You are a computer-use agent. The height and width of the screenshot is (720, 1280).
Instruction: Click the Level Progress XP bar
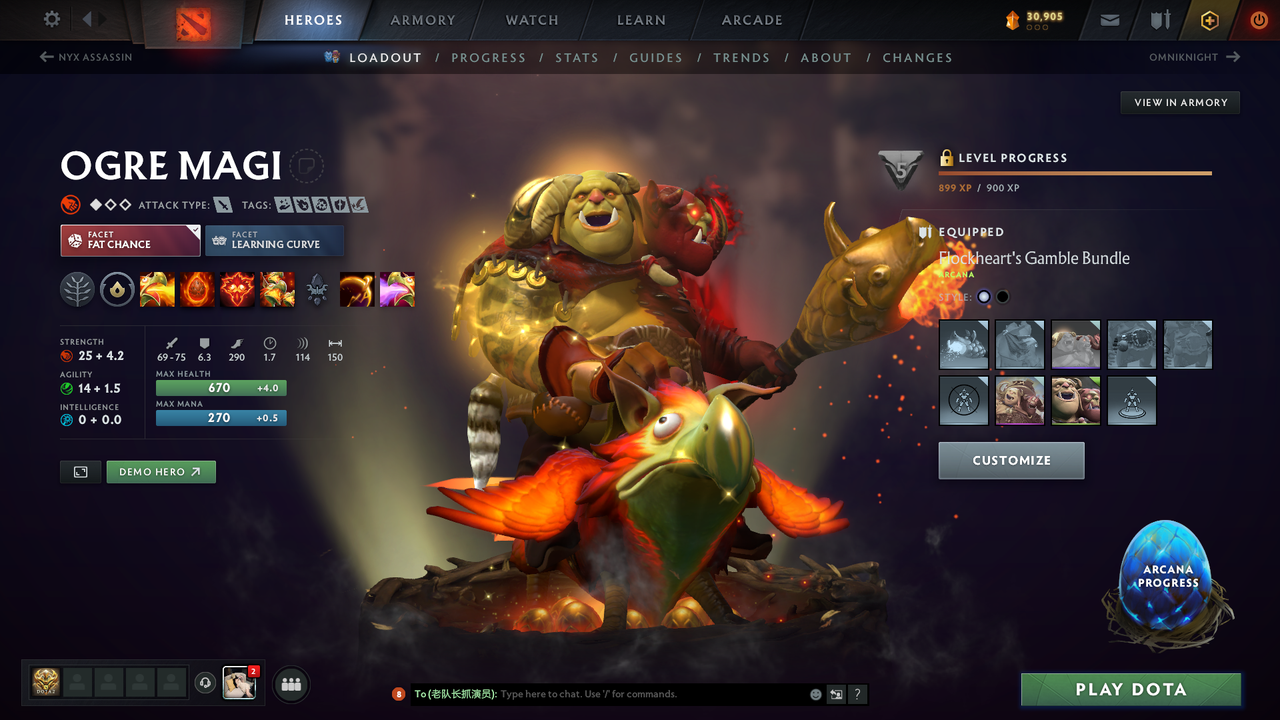1075,172
